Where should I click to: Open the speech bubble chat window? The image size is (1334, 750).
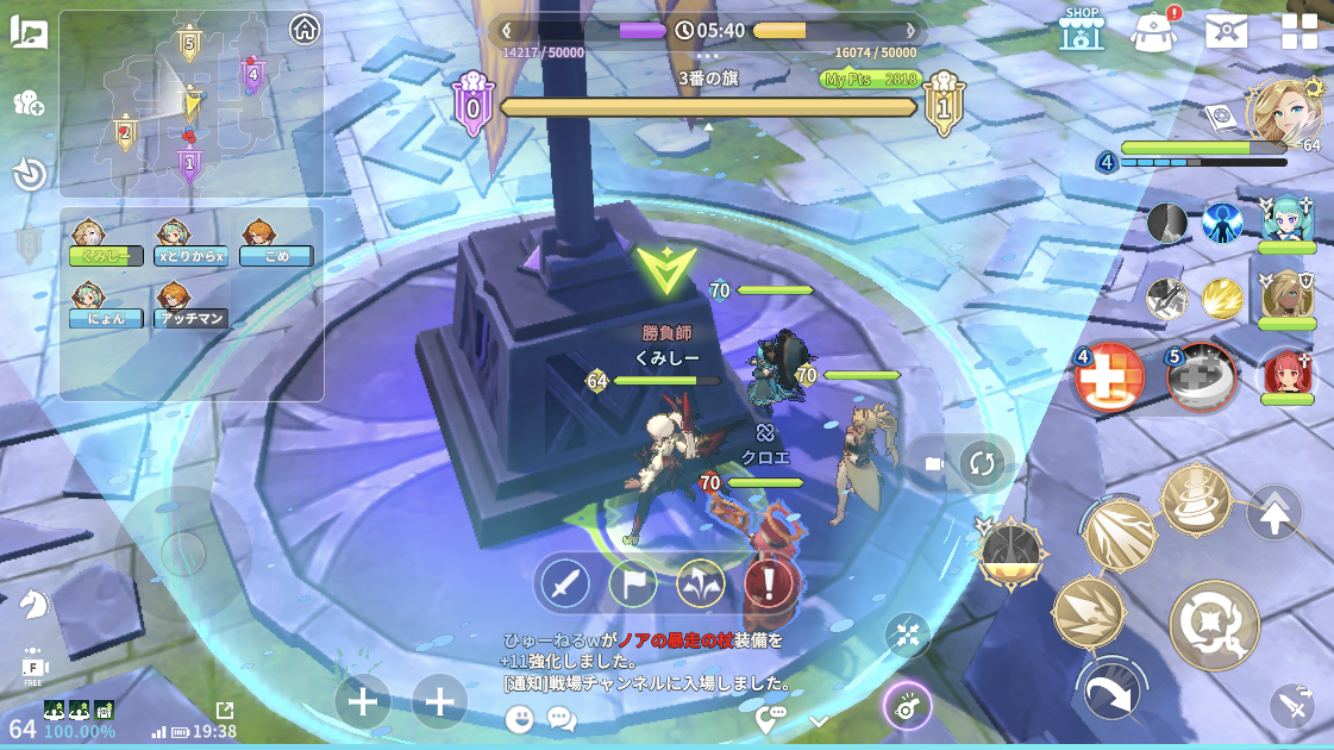point(562,718)
